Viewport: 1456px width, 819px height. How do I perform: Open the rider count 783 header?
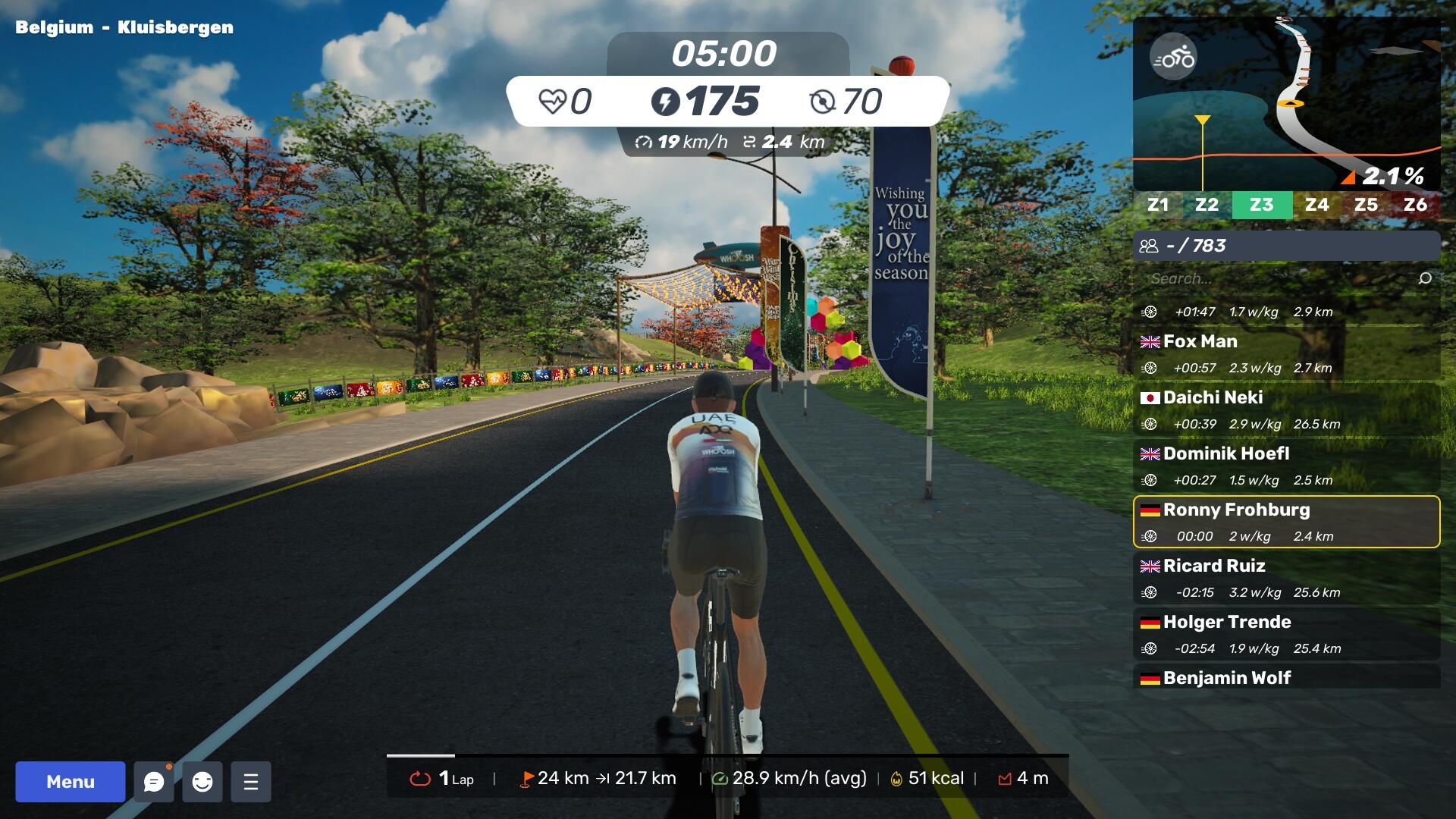pos(1286,246)
